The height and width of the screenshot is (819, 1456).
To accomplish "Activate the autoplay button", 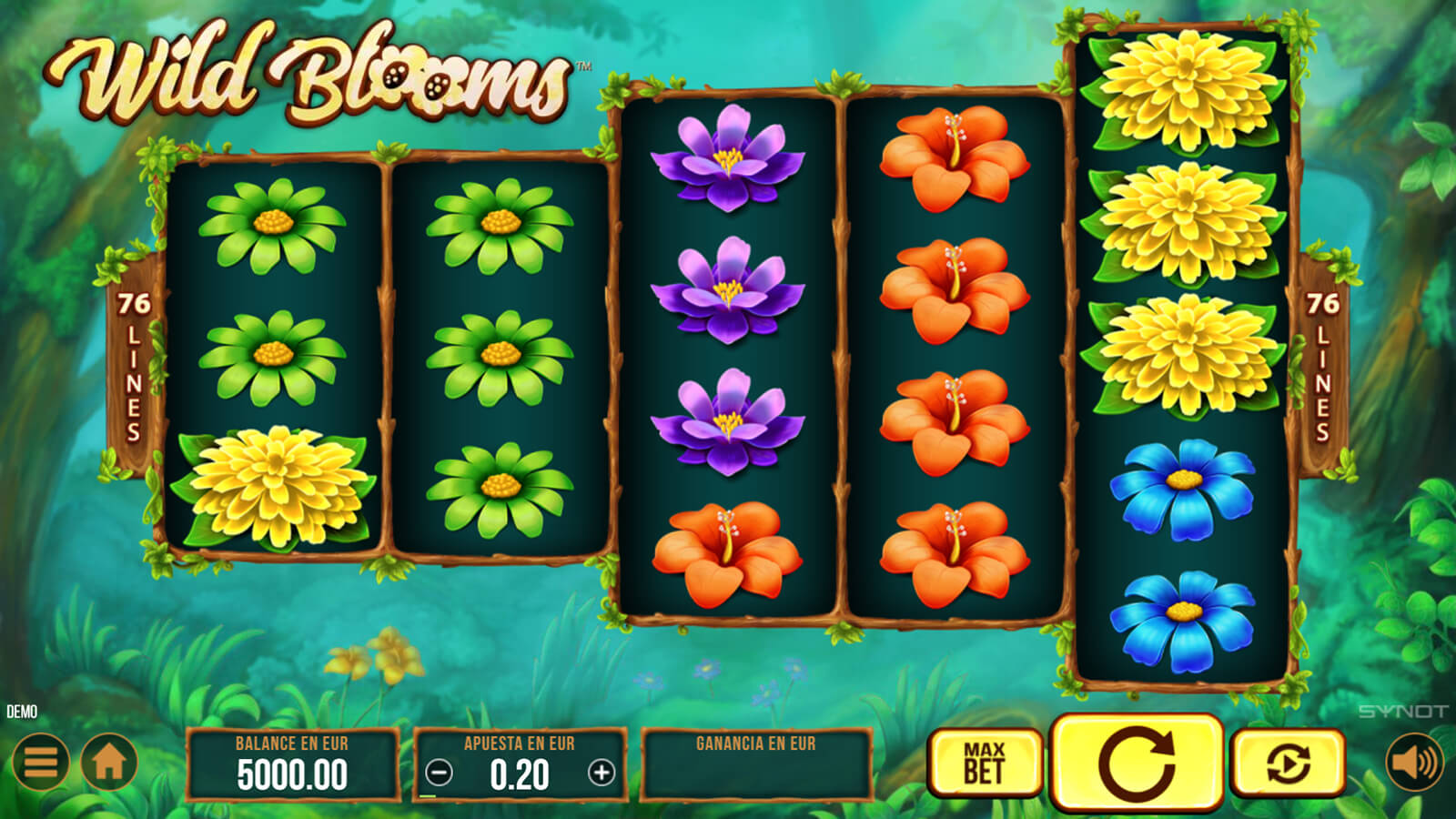I will tap(1288, 763).
